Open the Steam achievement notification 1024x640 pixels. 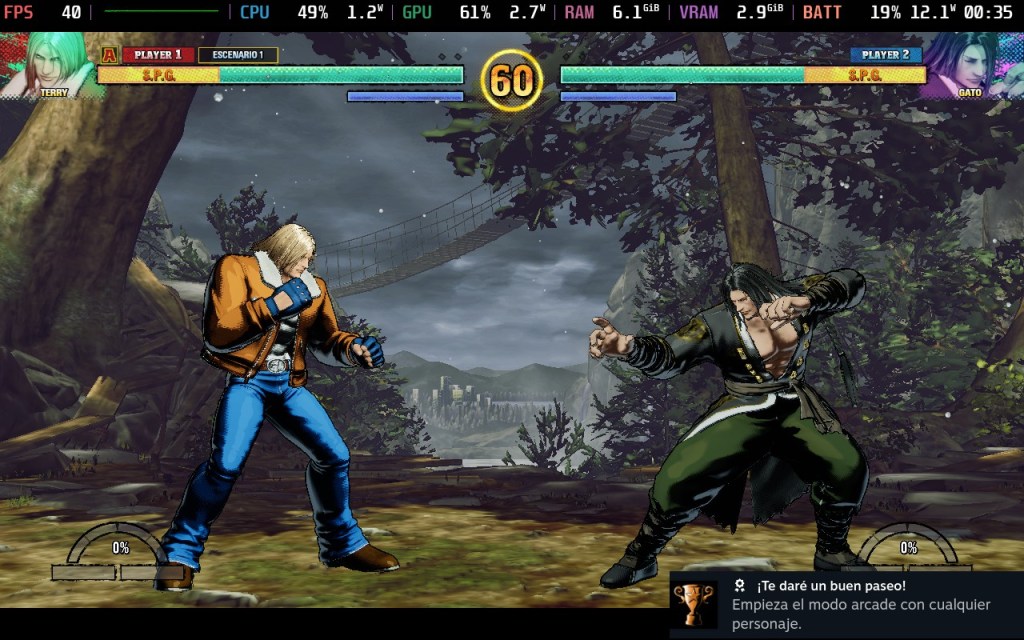(x=846, y=604)
